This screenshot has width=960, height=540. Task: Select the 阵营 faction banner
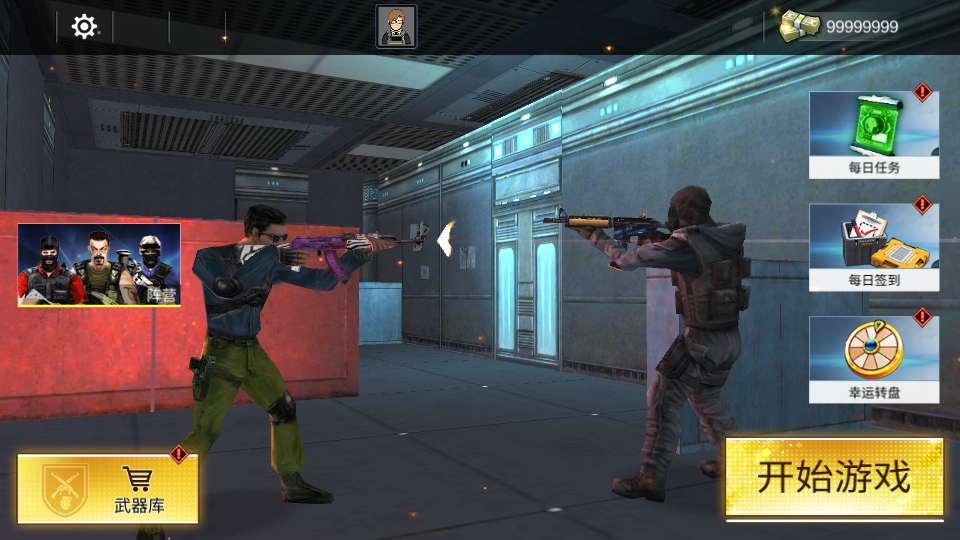click(x=99, y=264)
